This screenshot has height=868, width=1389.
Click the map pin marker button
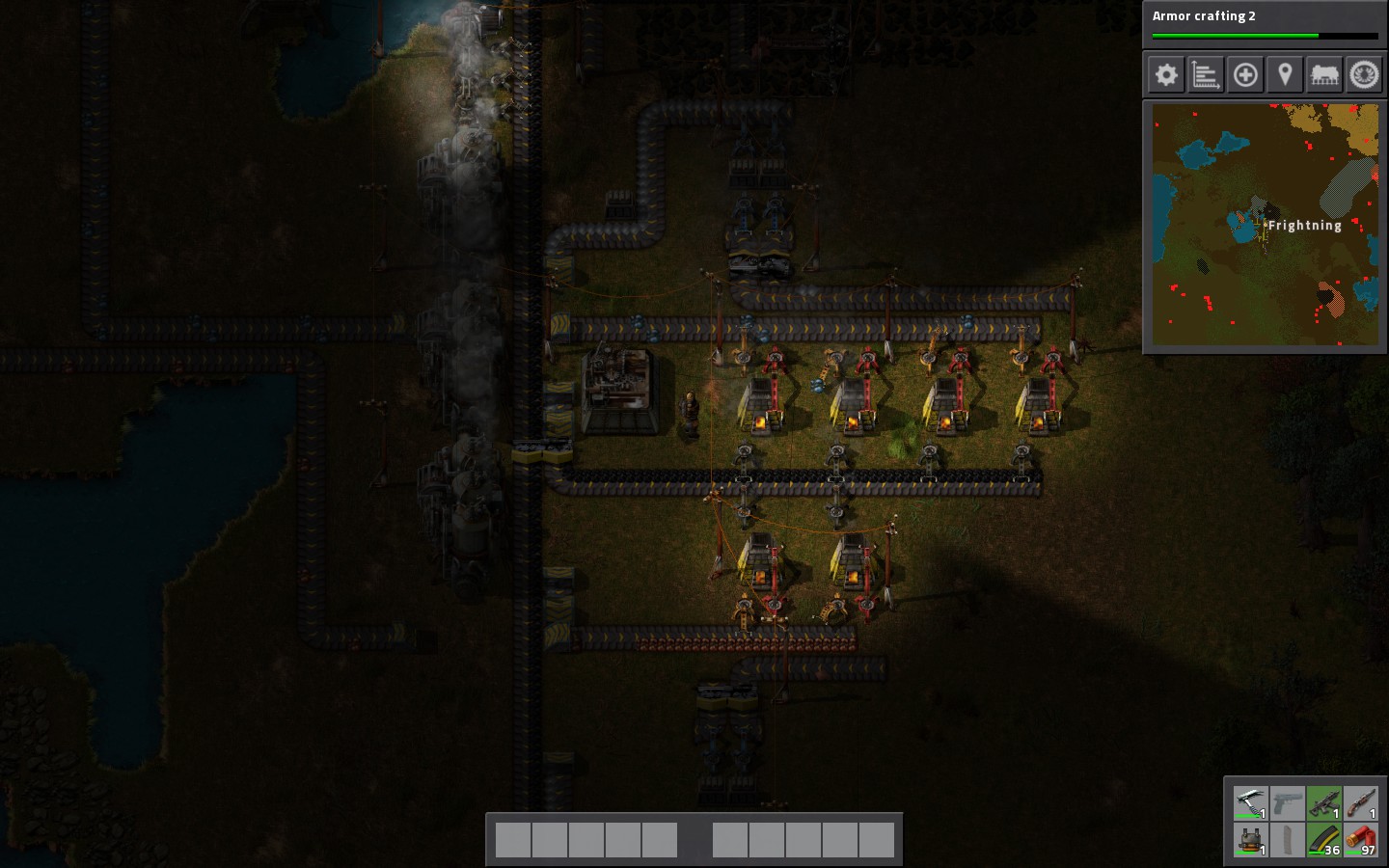pos(1285,74)
